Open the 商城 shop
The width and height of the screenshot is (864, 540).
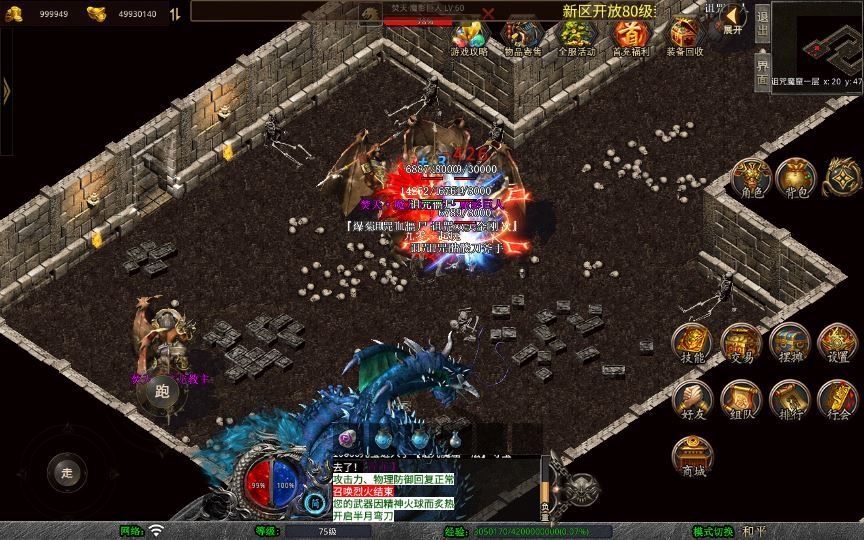691,456
